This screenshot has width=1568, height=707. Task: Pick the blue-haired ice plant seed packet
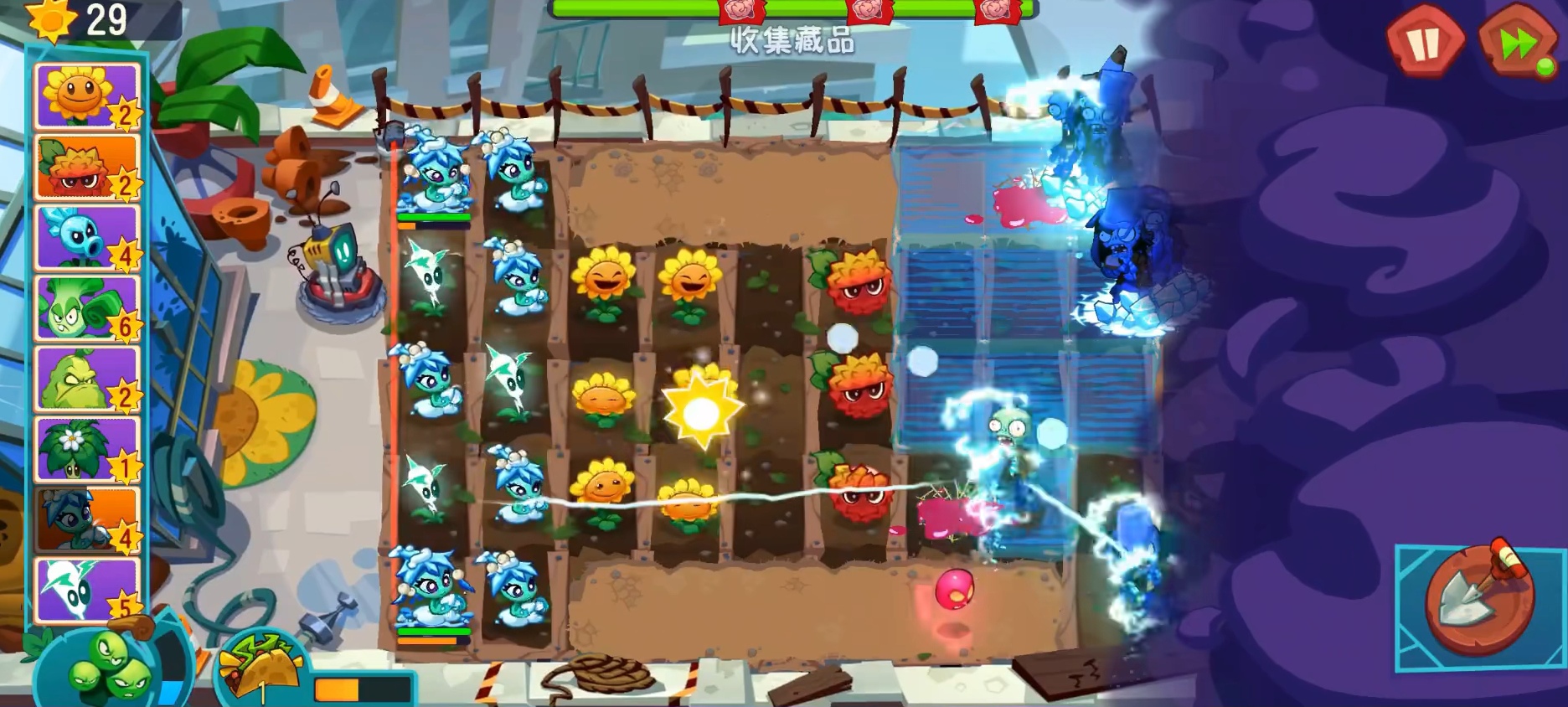pos(86,520)
